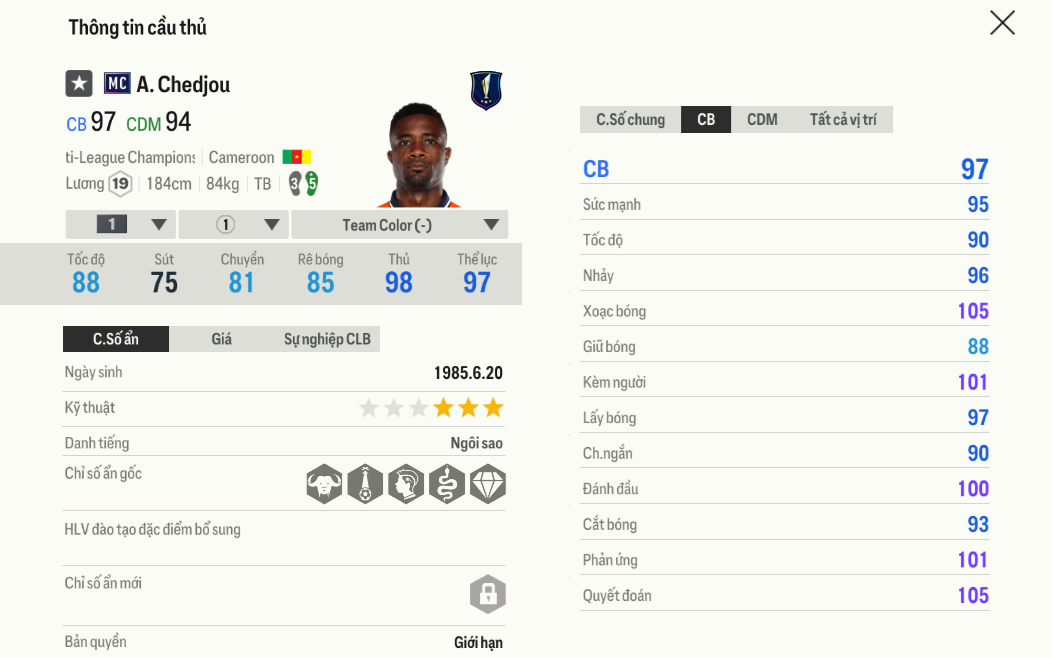1052x658 pixels.
Task: Click the season shield badge
Action: [x=486, y=91]
